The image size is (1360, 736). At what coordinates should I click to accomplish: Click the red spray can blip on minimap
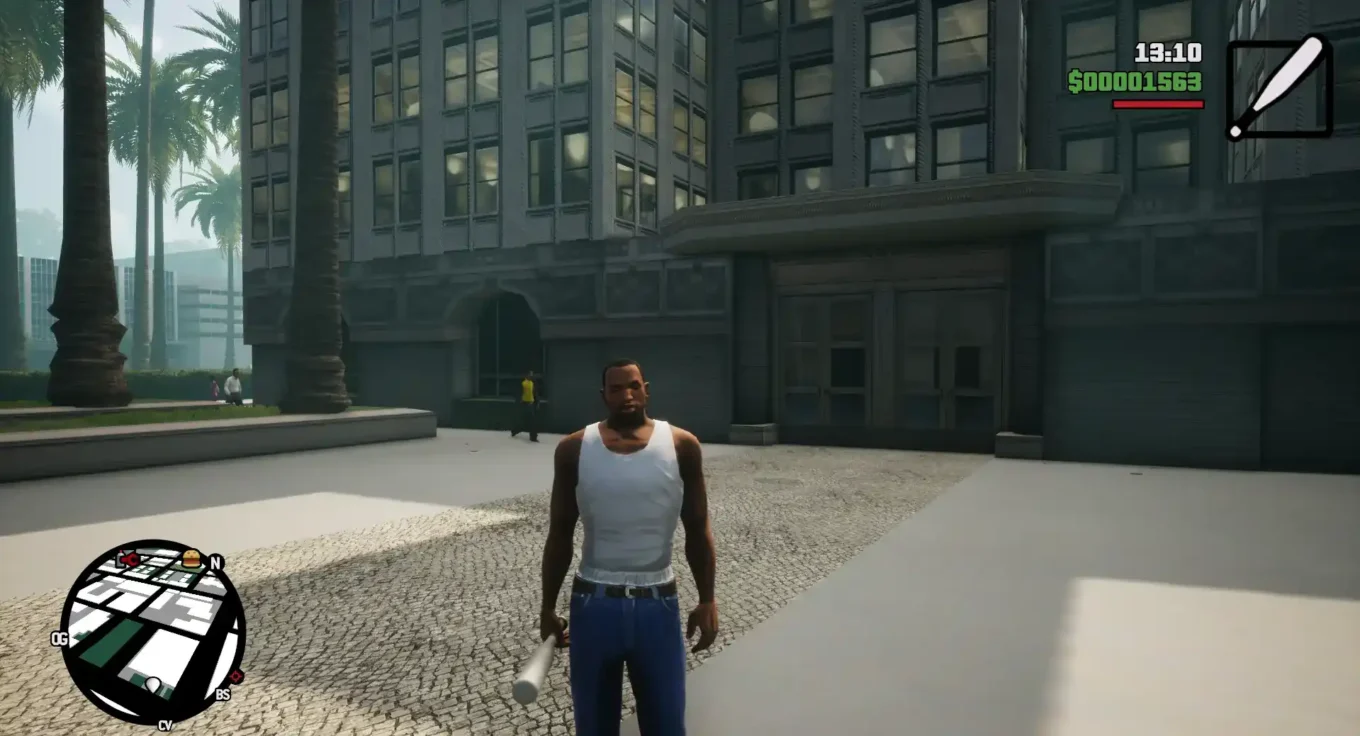click(127, 559)
